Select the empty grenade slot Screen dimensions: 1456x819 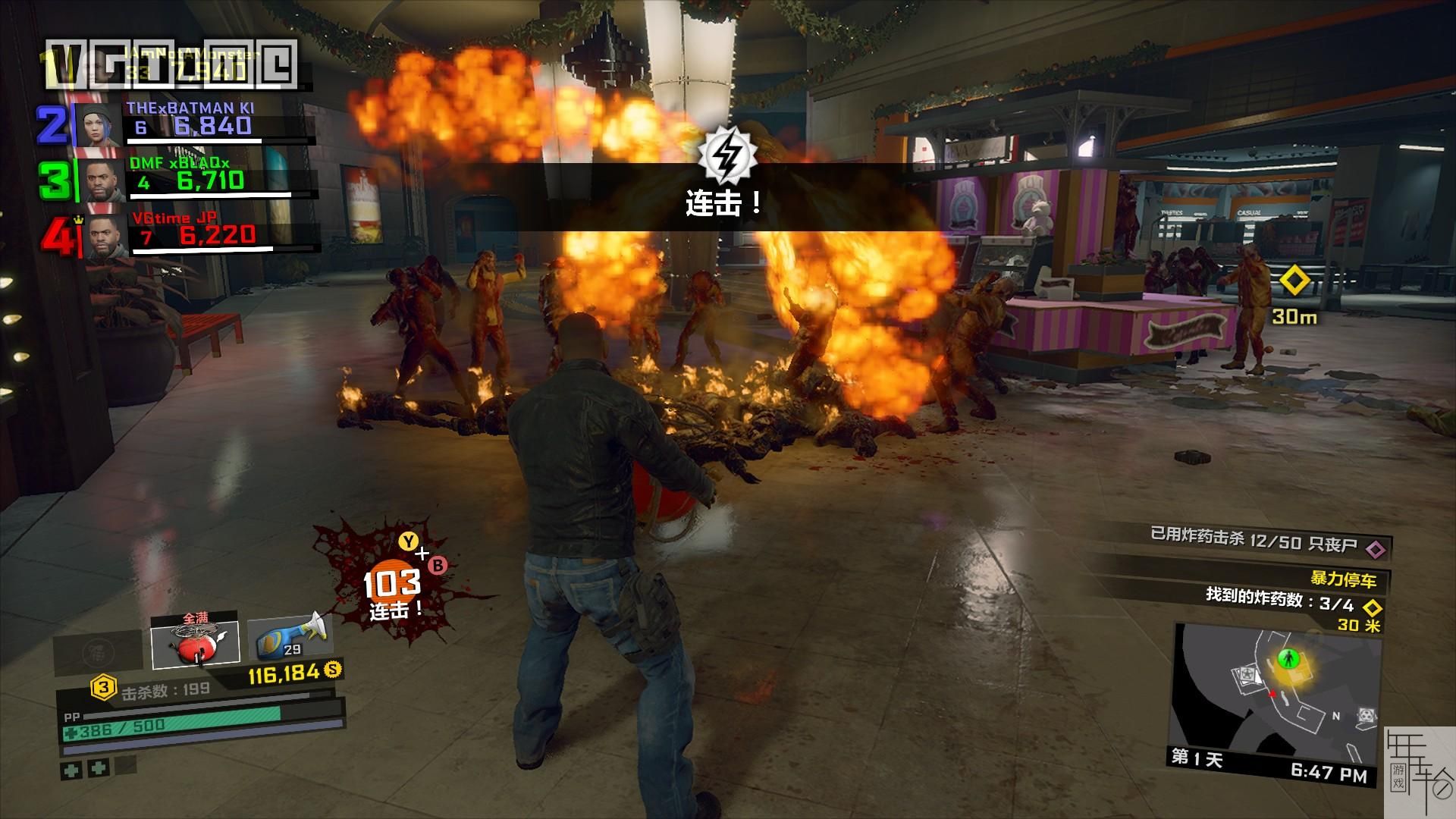click(x=98, y=651)
